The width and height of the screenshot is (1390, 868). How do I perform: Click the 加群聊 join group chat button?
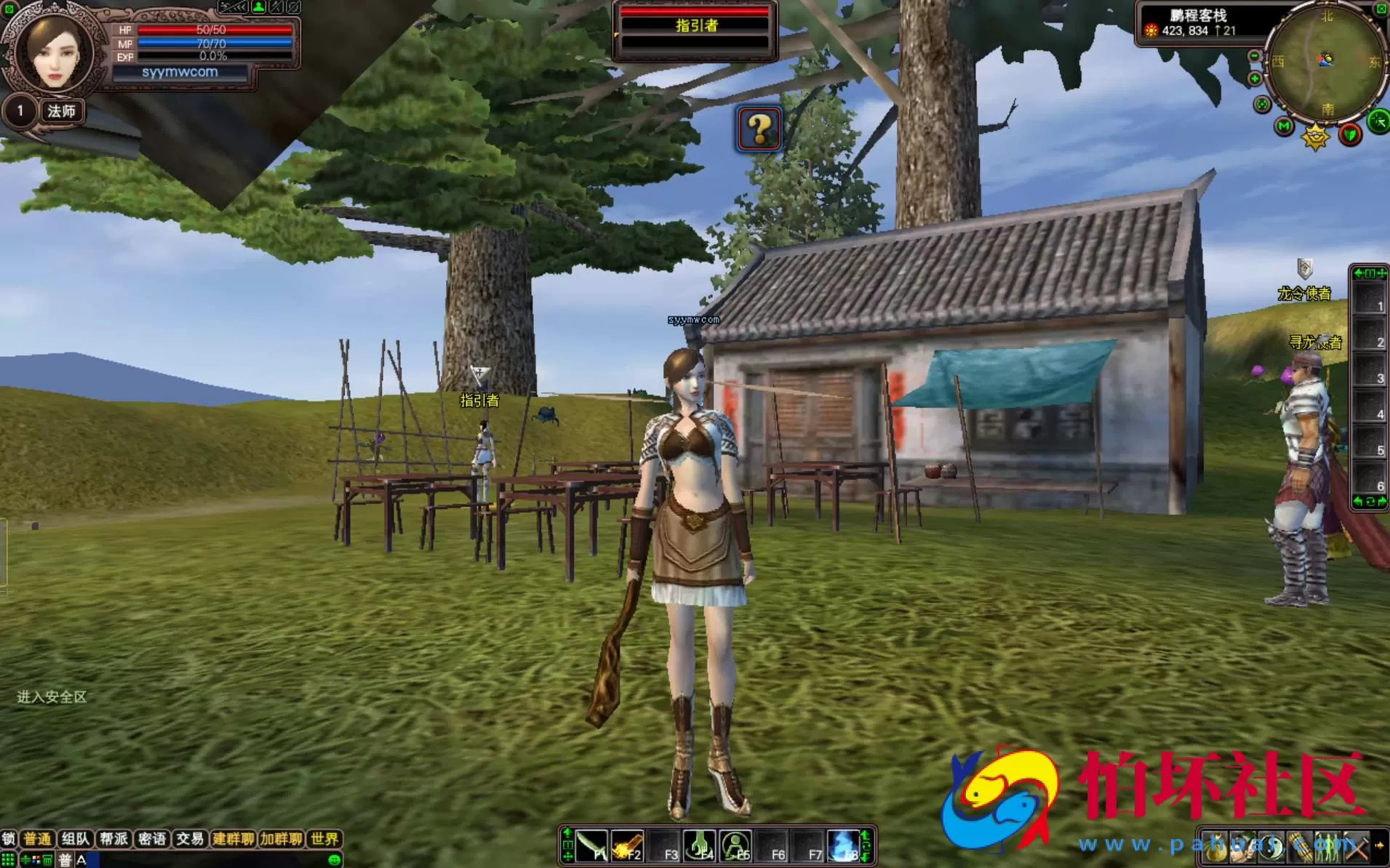coord(281,839)
